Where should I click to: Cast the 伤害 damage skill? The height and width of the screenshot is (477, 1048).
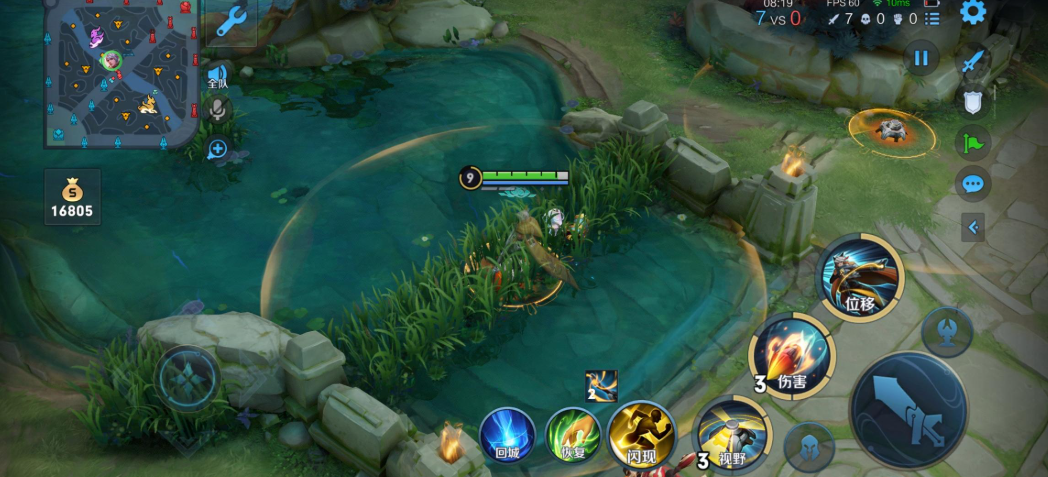(791, 355)
